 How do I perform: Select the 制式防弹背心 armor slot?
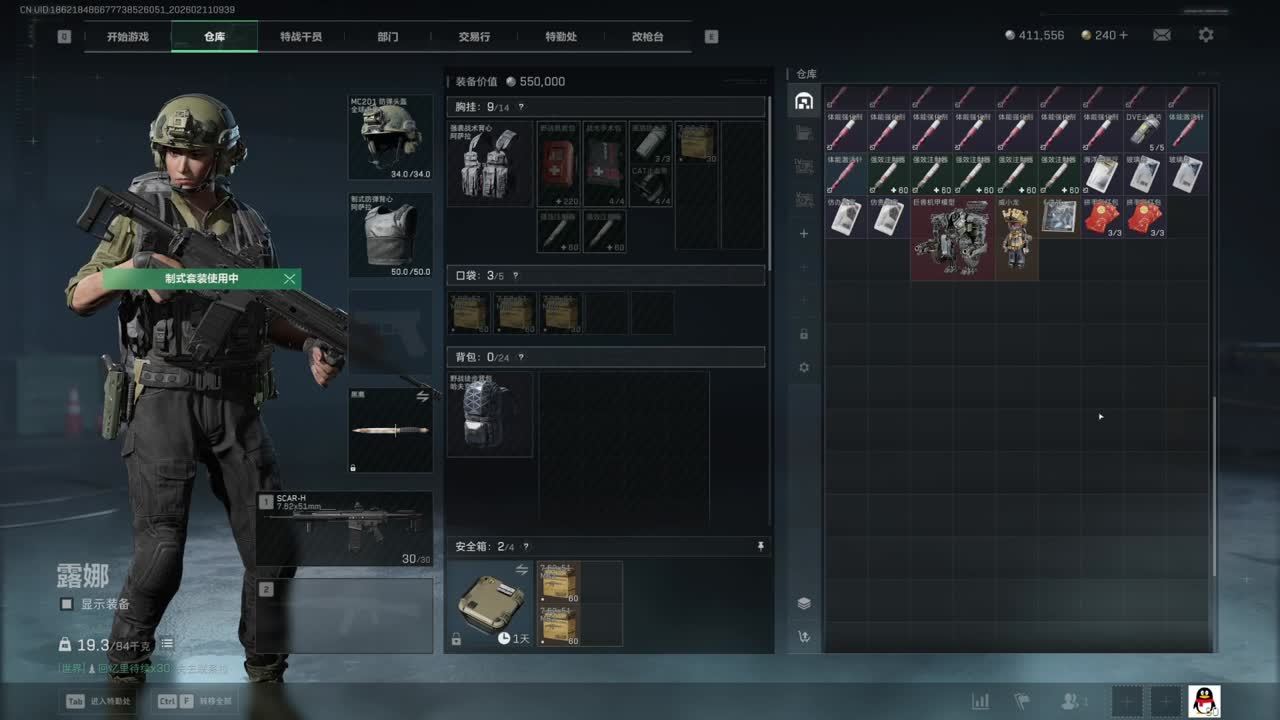(x=390, y=235)
